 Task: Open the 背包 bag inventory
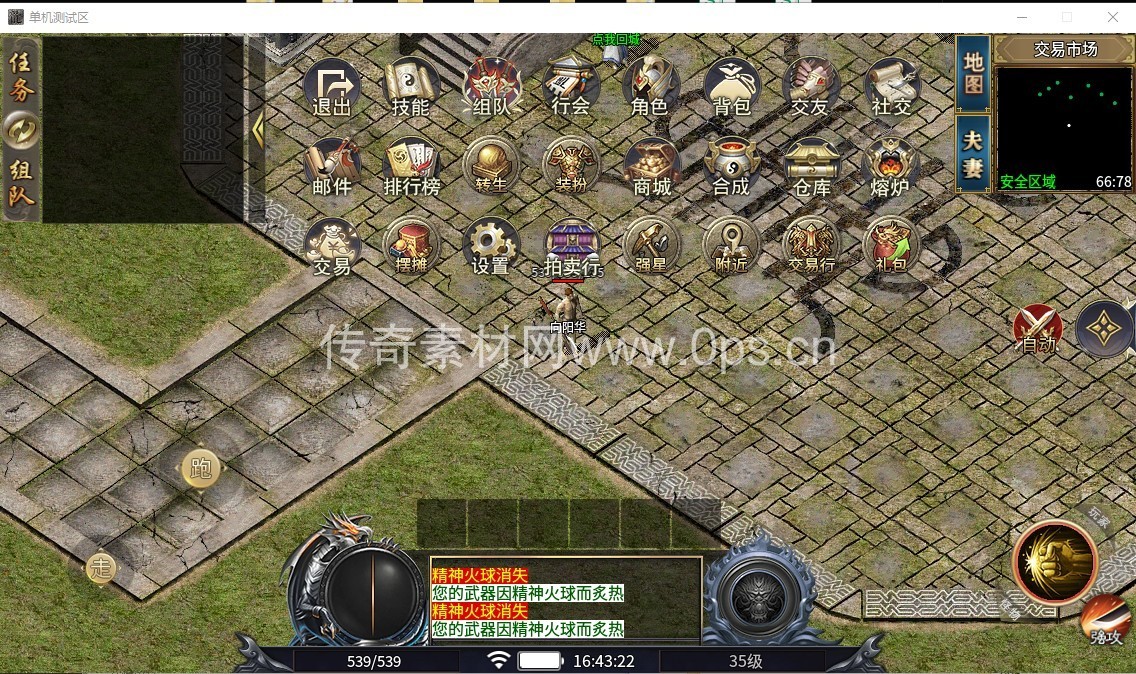coord(732,87)
